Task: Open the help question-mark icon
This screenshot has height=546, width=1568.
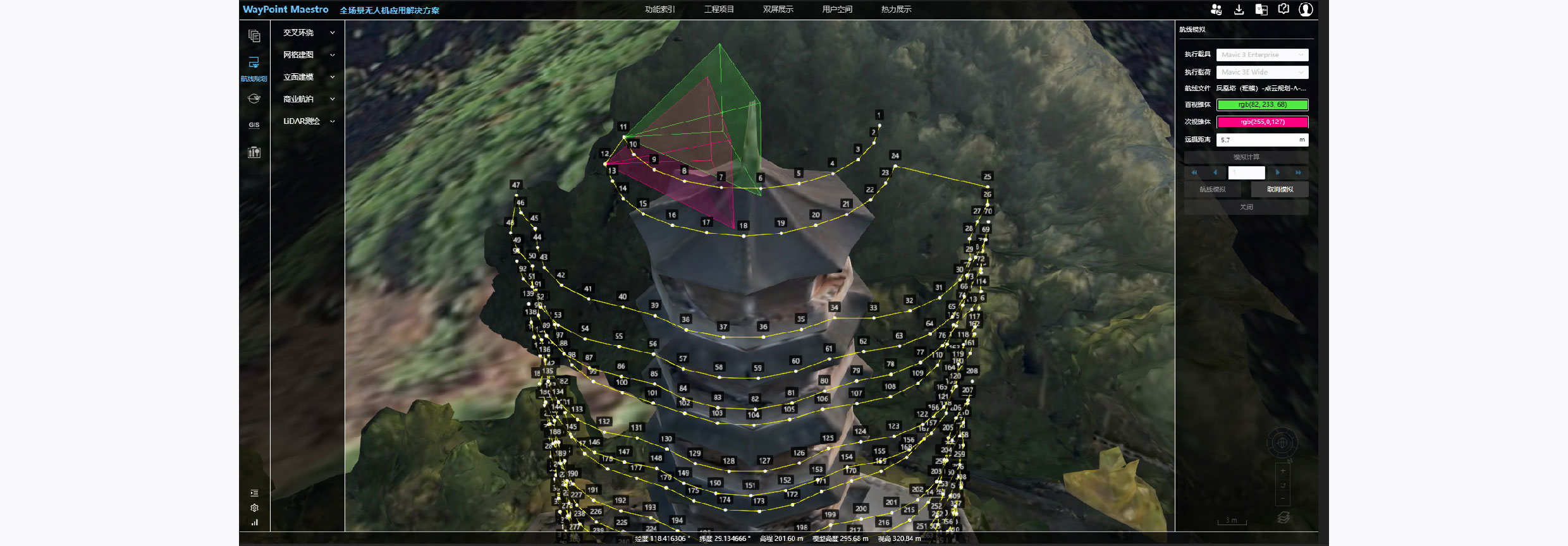Action: [1283, 9]
